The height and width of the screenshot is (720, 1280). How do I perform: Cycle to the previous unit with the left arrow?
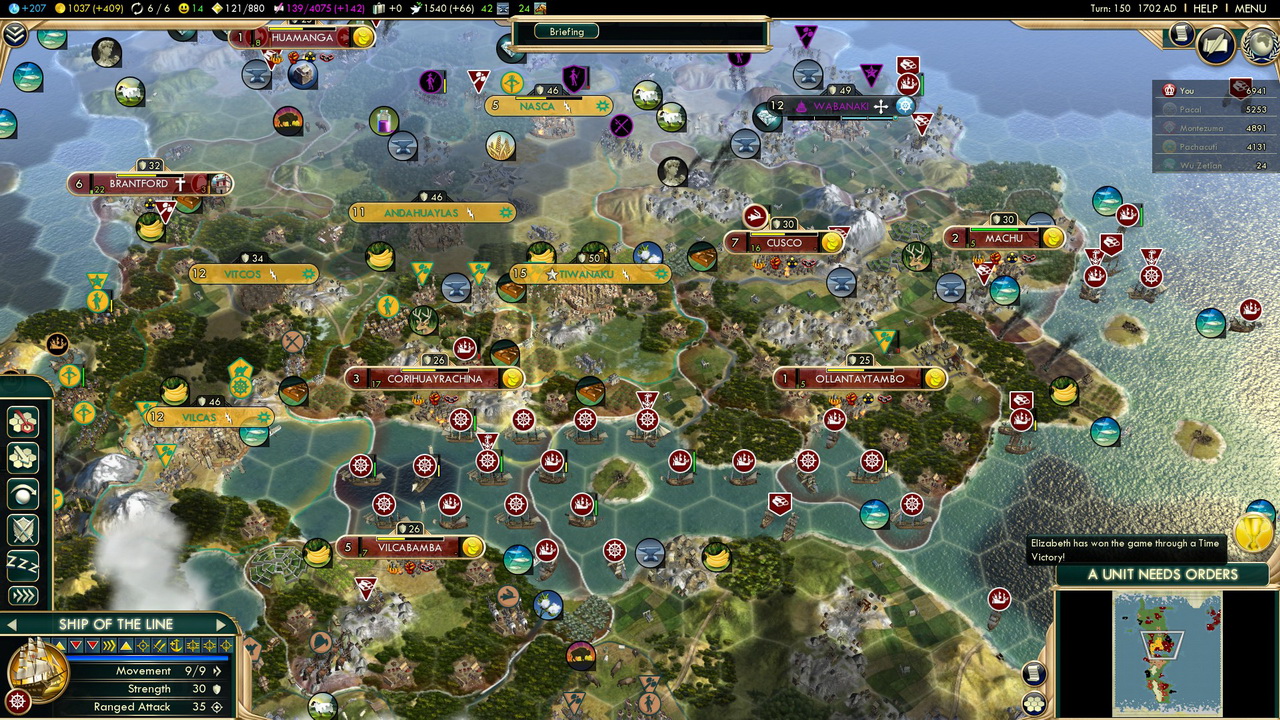[x=11, y=623]
